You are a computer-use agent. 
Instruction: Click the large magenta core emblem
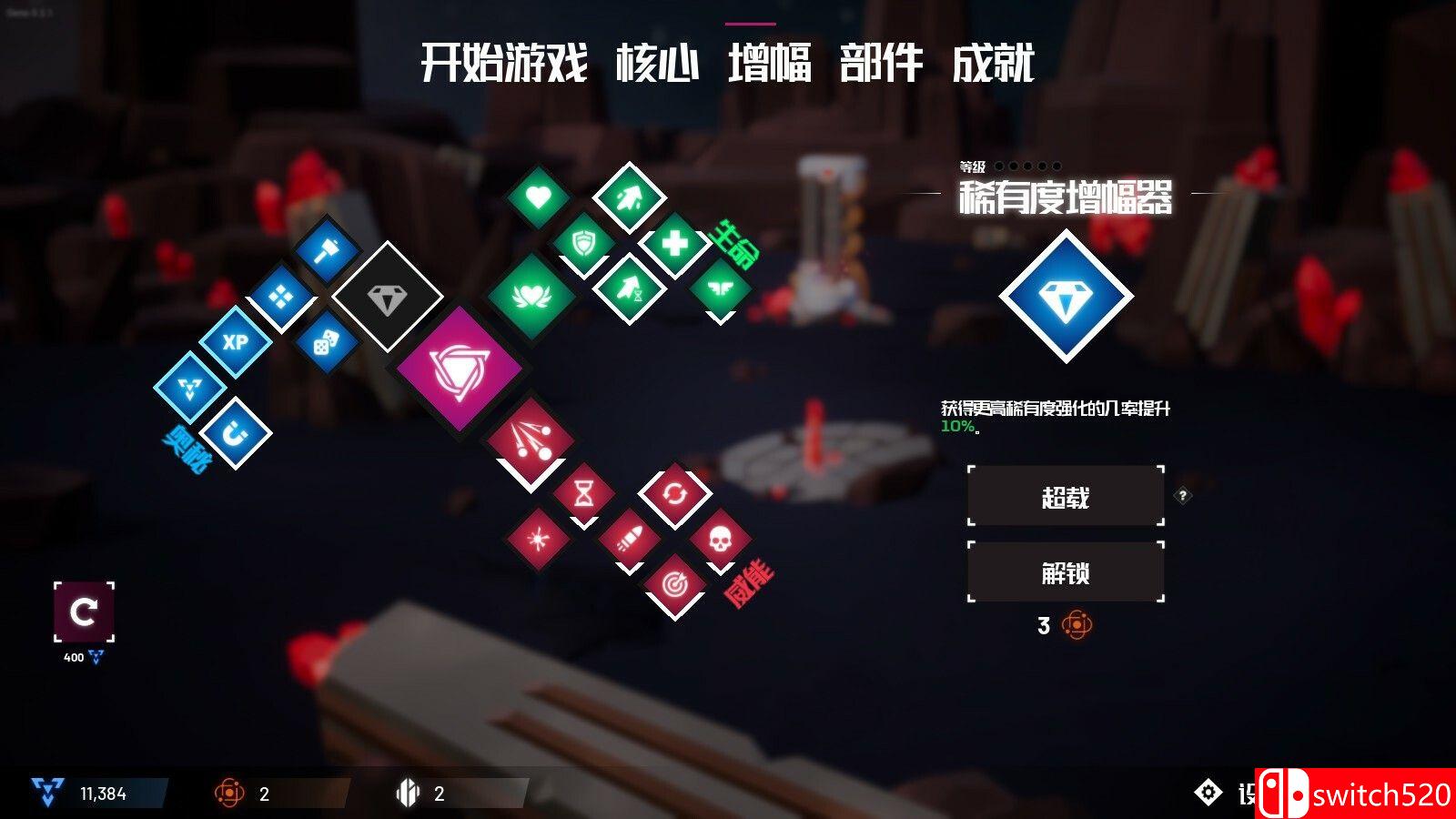coord(460,369)
